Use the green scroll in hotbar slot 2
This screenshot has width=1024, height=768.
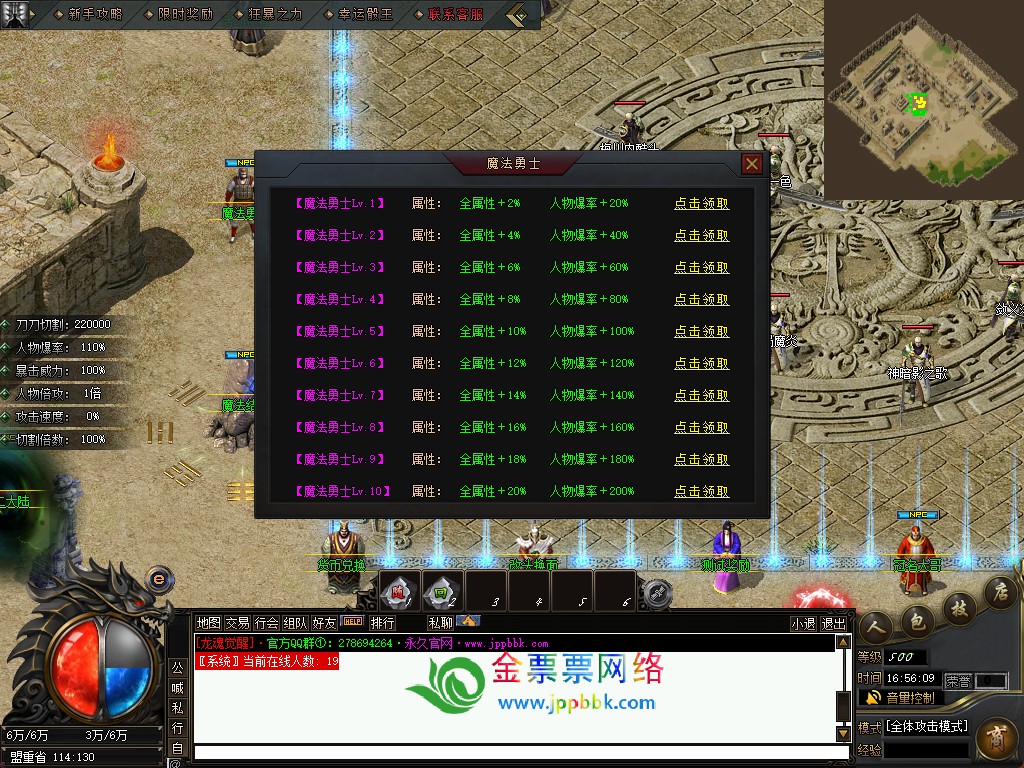point(442,590)
